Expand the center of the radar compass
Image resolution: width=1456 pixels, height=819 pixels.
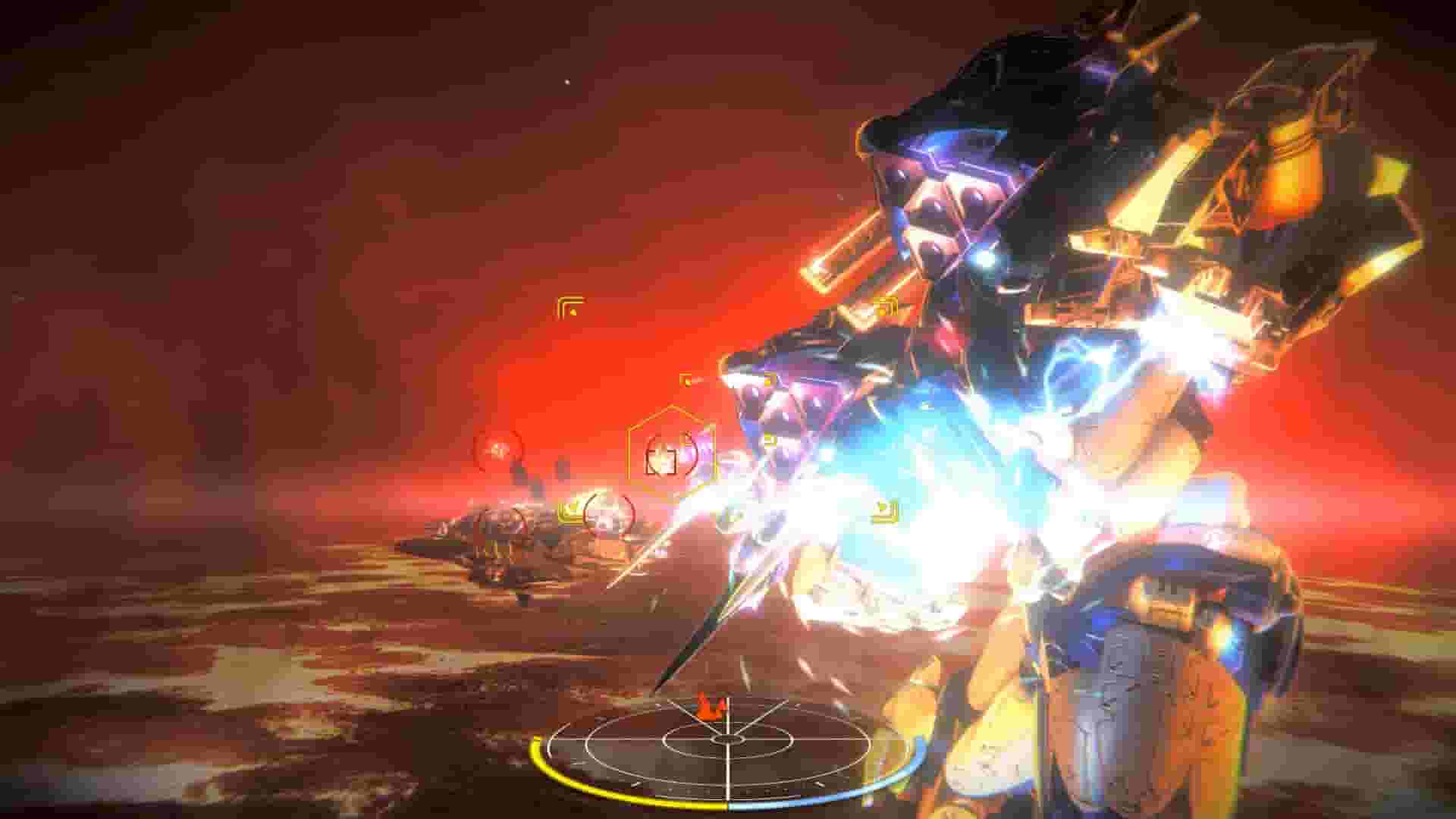tap(727, 739)
